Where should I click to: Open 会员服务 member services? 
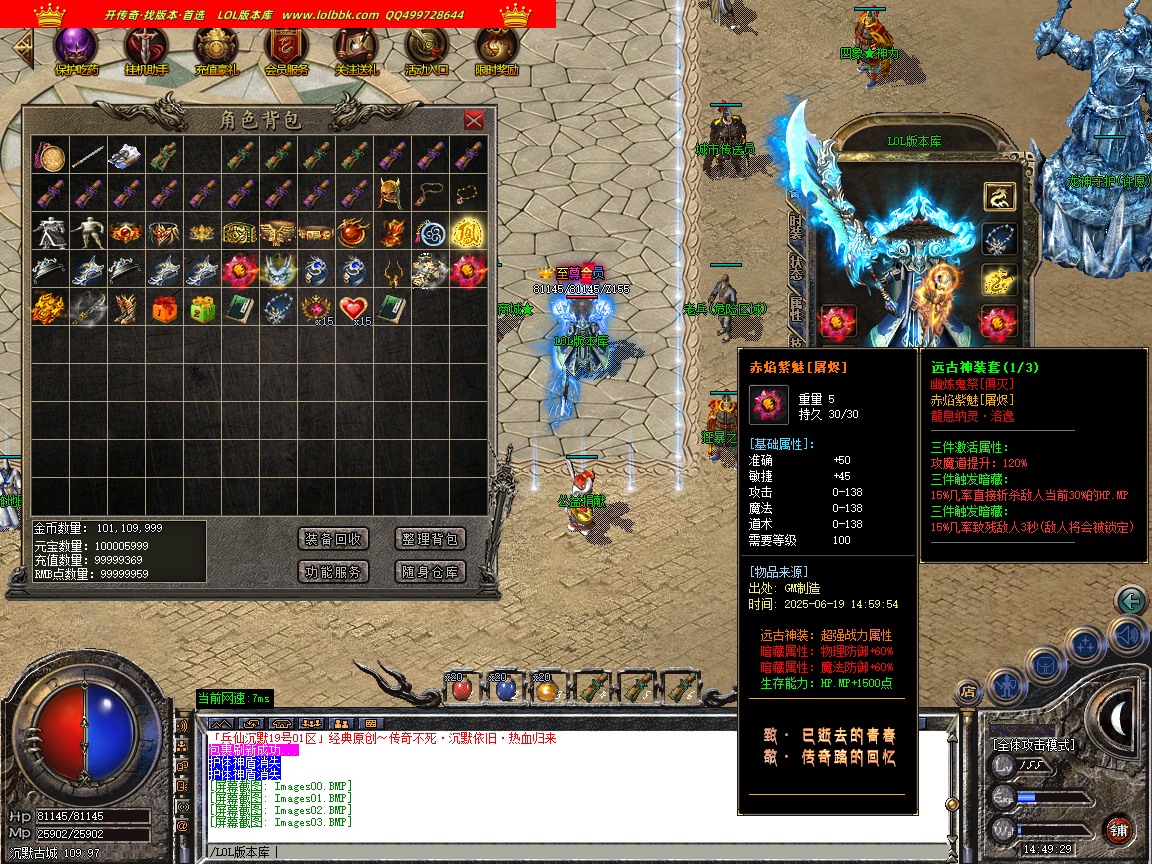coord(286,50)
